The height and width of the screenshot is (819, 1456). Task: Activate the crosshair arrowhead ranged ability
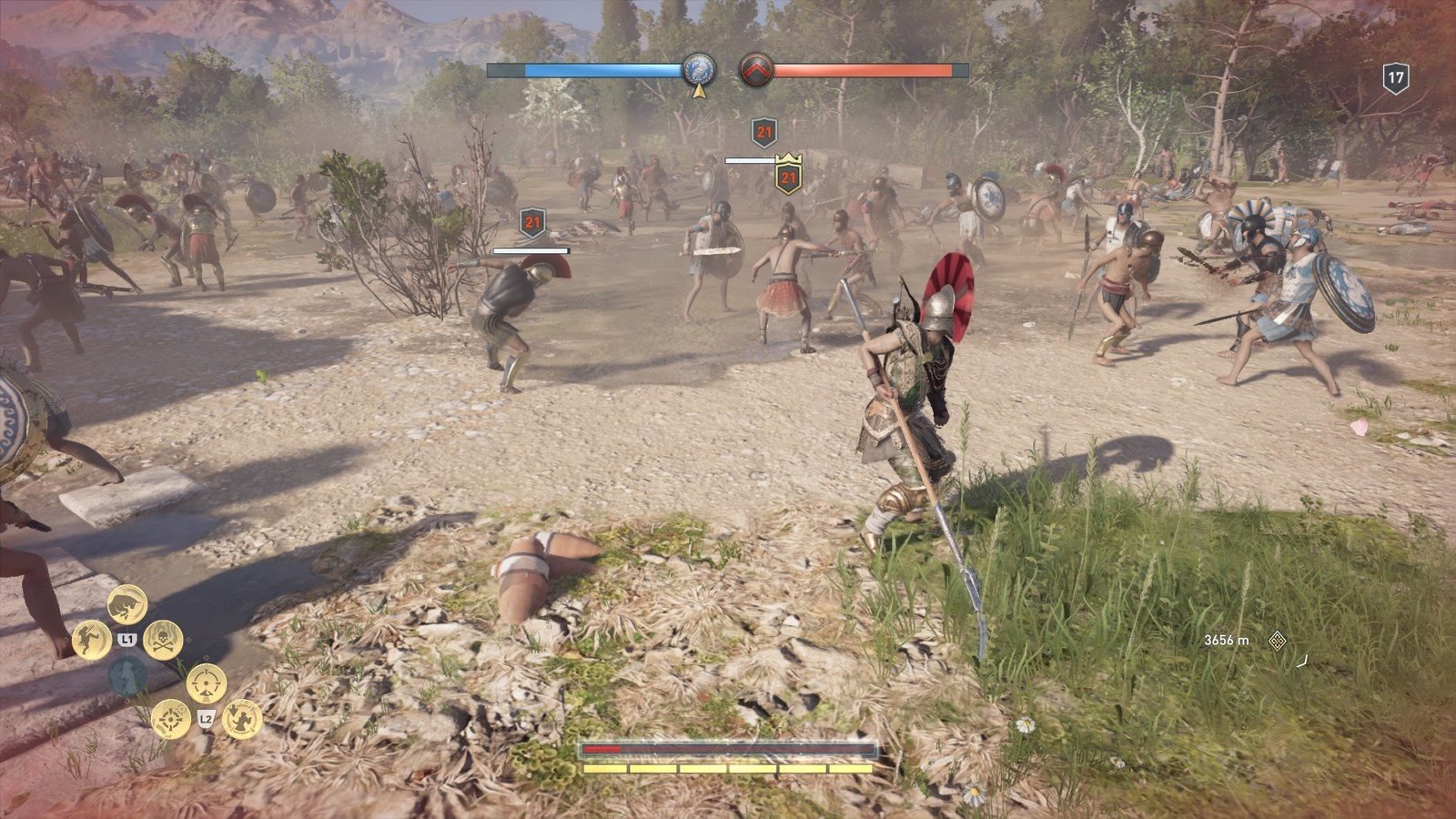pyautogui.click(x=207, y=683)
